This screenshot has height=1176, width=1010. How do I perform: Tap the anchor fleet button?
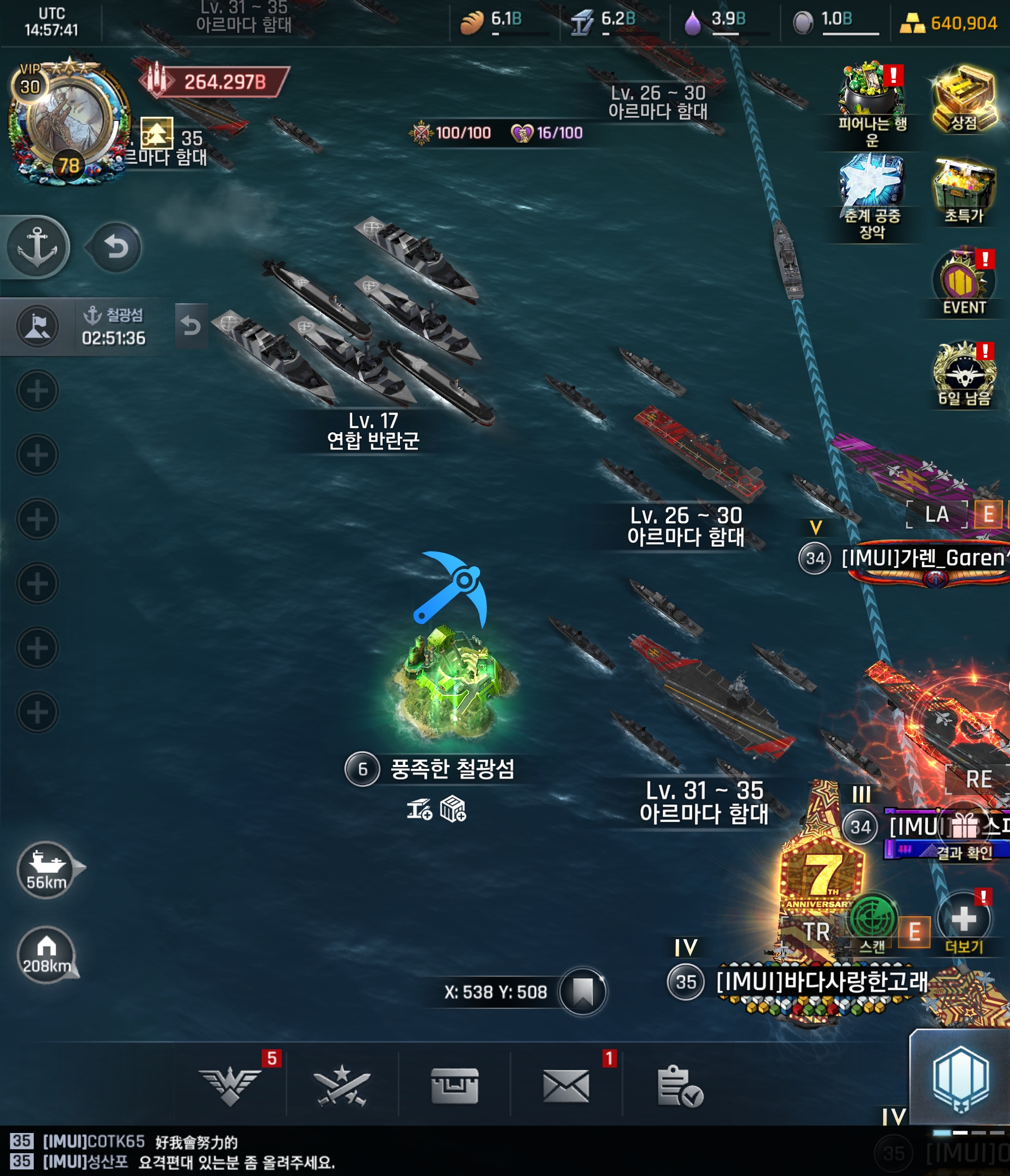38,247
